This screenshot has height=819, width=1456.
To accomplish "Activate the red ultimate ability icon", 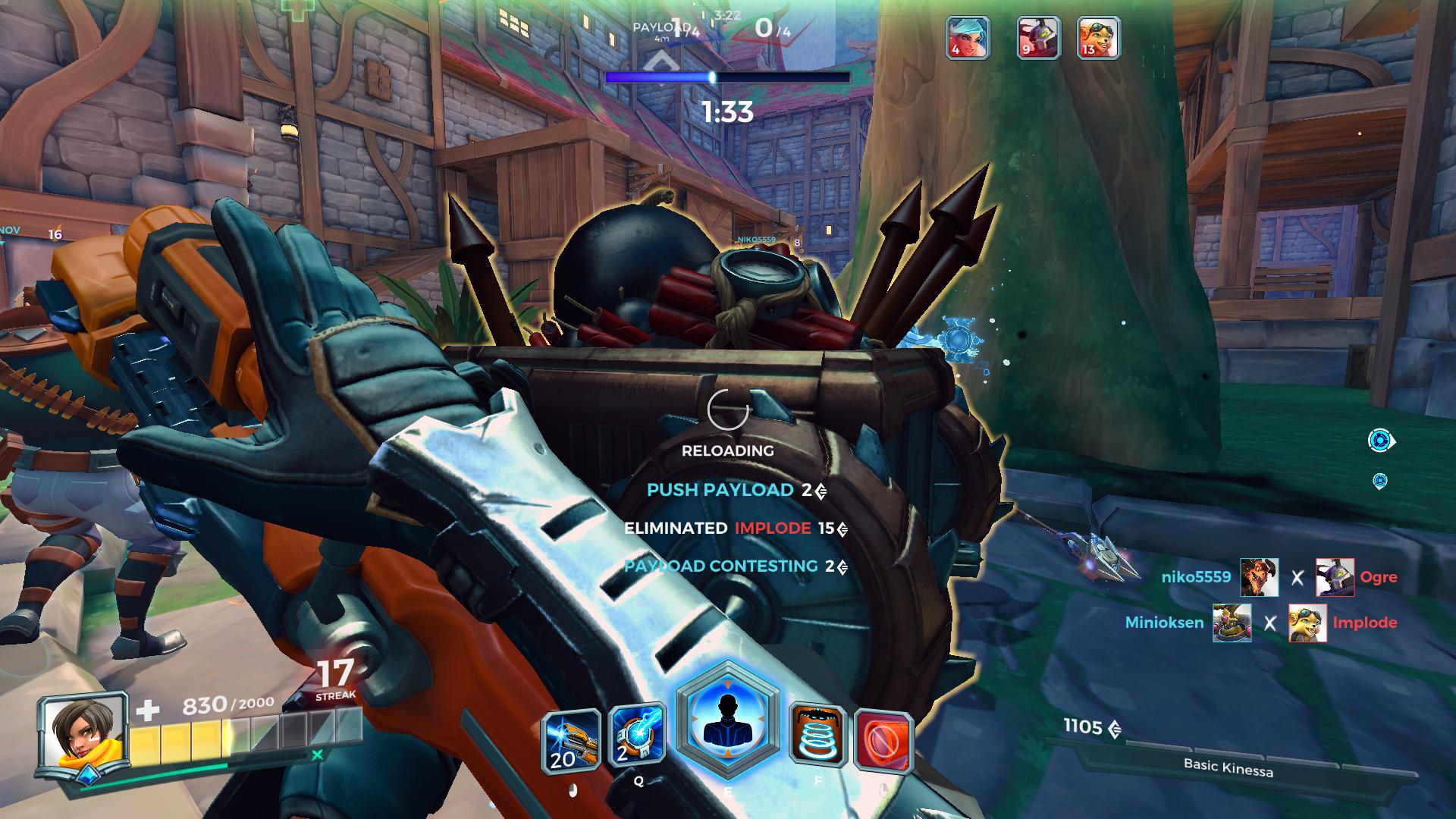I will click(883, 739).
